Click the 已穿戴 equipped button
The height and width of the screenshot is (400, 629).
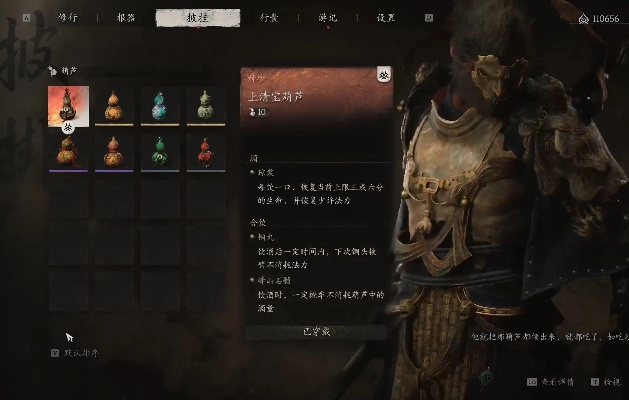click(x=314, y=331)
